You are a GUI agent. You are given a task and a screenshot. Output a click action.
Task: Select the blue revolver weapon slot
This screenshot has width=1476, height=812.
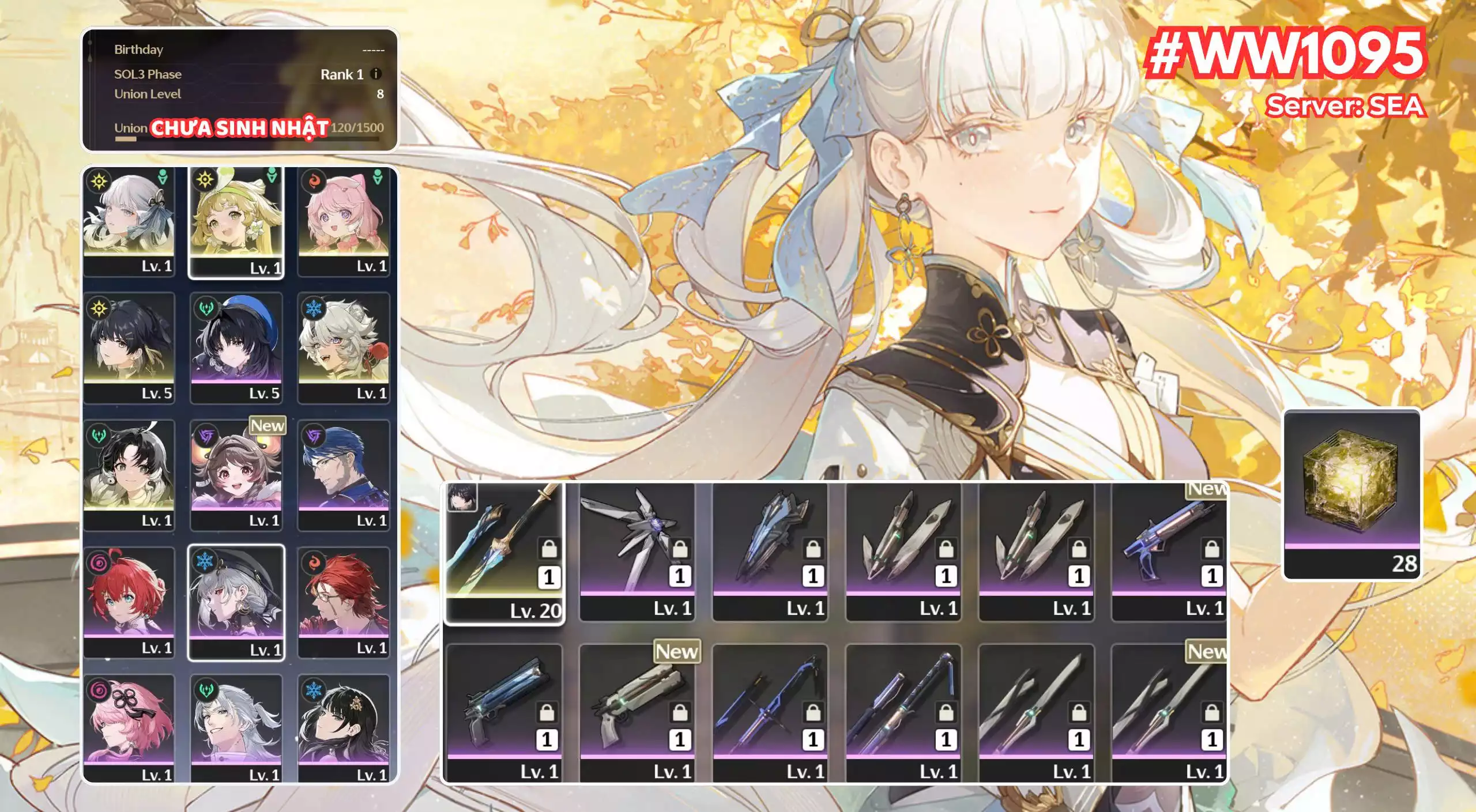click(x=504, y=712)
